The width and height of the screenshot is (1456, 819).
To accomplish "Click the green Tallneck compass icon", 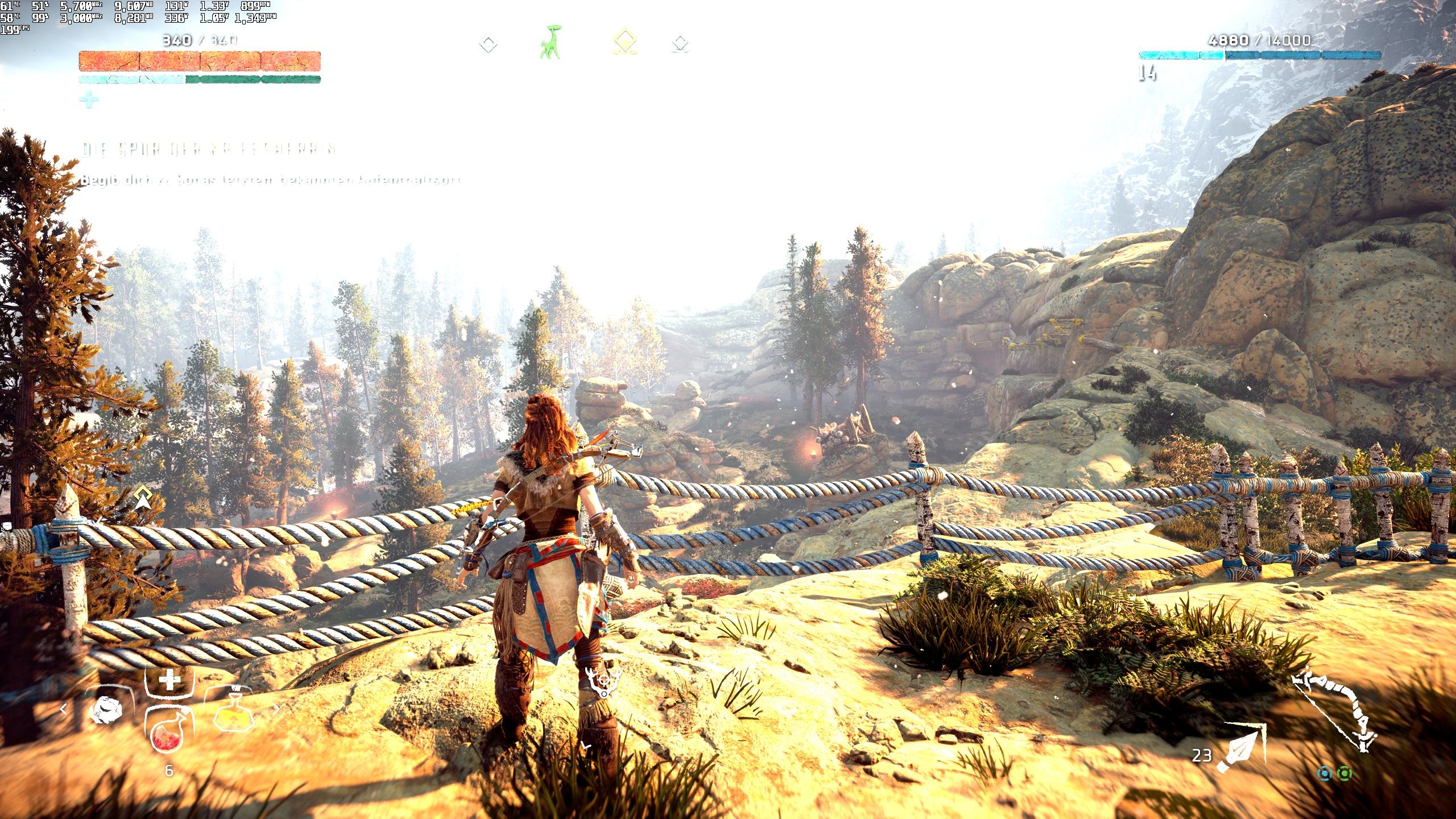I will coord(549,43).
